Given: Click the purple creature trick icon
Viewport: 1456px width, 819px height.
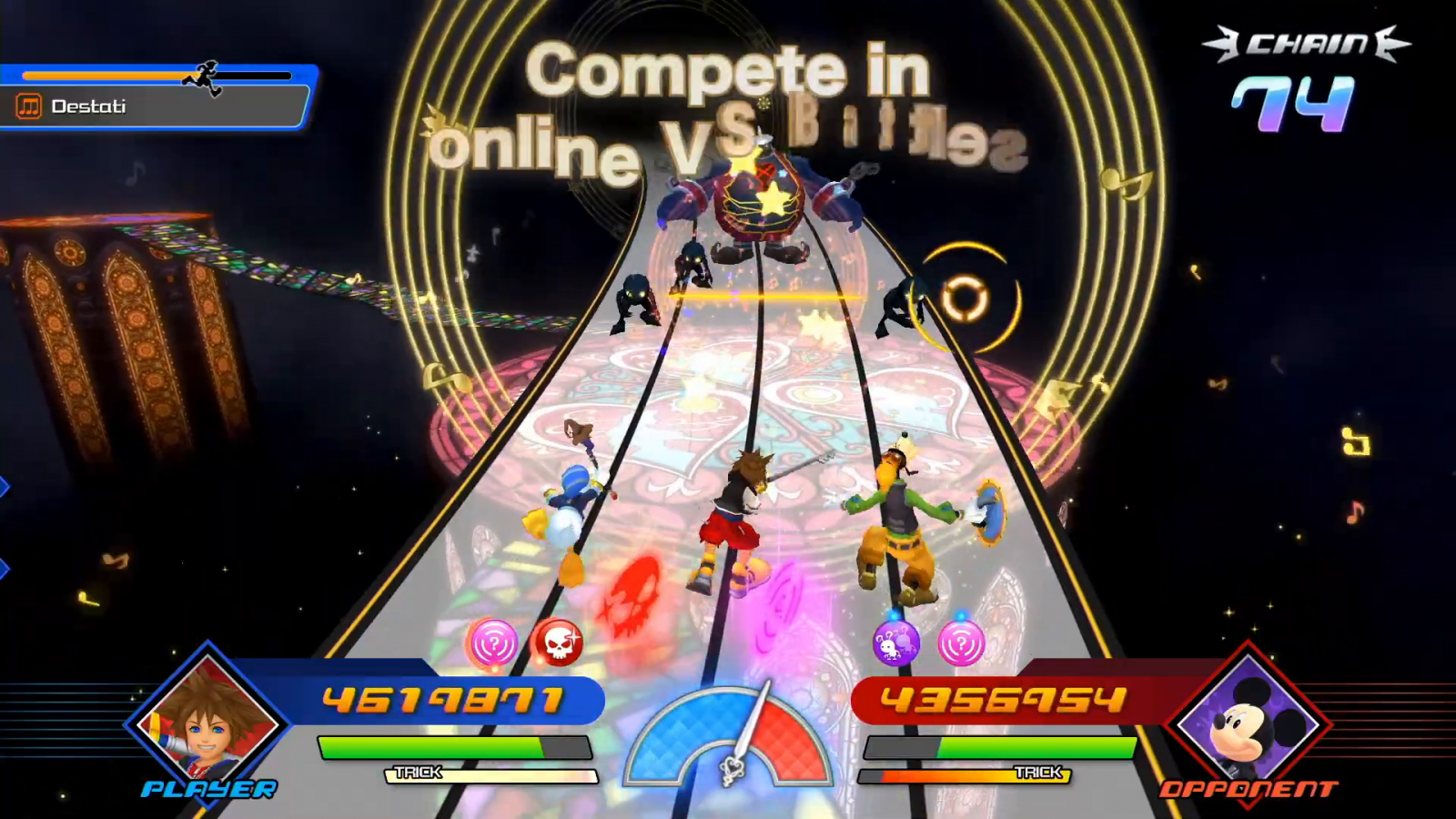Looking at the screenshot, I should pyautogui.click(x=895, y=644).
